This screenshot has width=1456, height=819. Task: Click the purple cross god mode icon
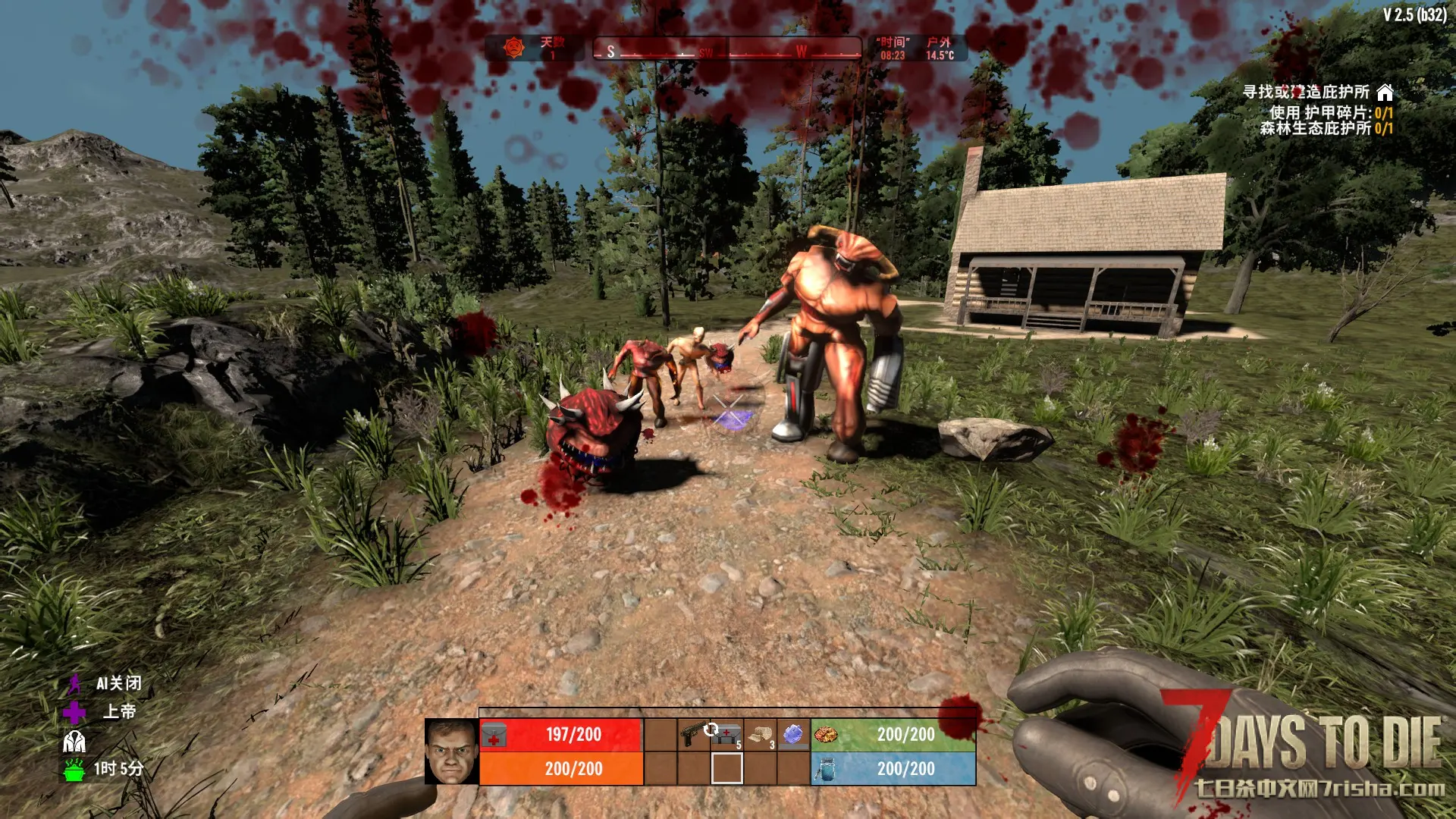coord(74,712)
